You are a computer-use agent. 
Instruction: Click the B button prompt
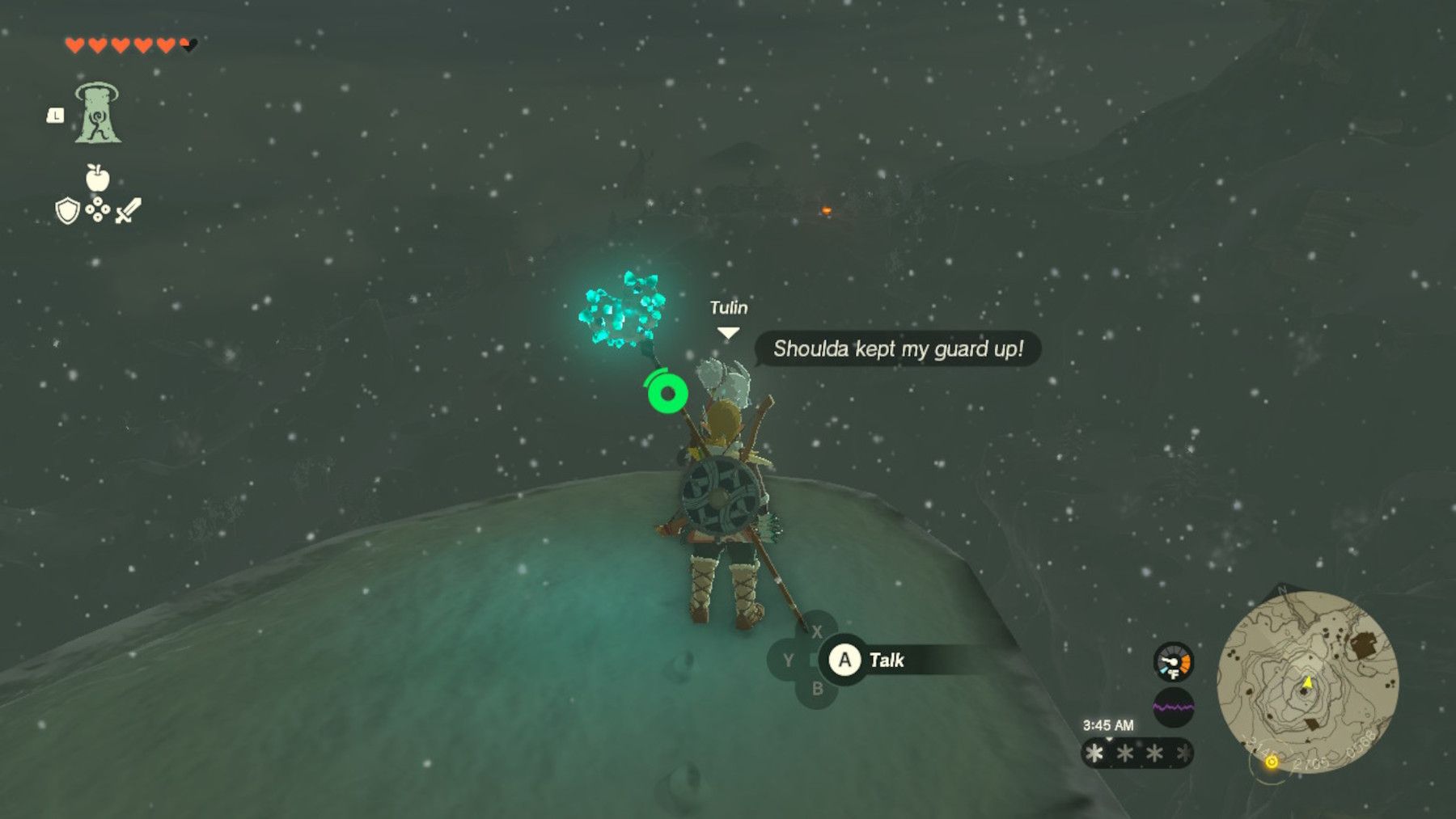818,689
